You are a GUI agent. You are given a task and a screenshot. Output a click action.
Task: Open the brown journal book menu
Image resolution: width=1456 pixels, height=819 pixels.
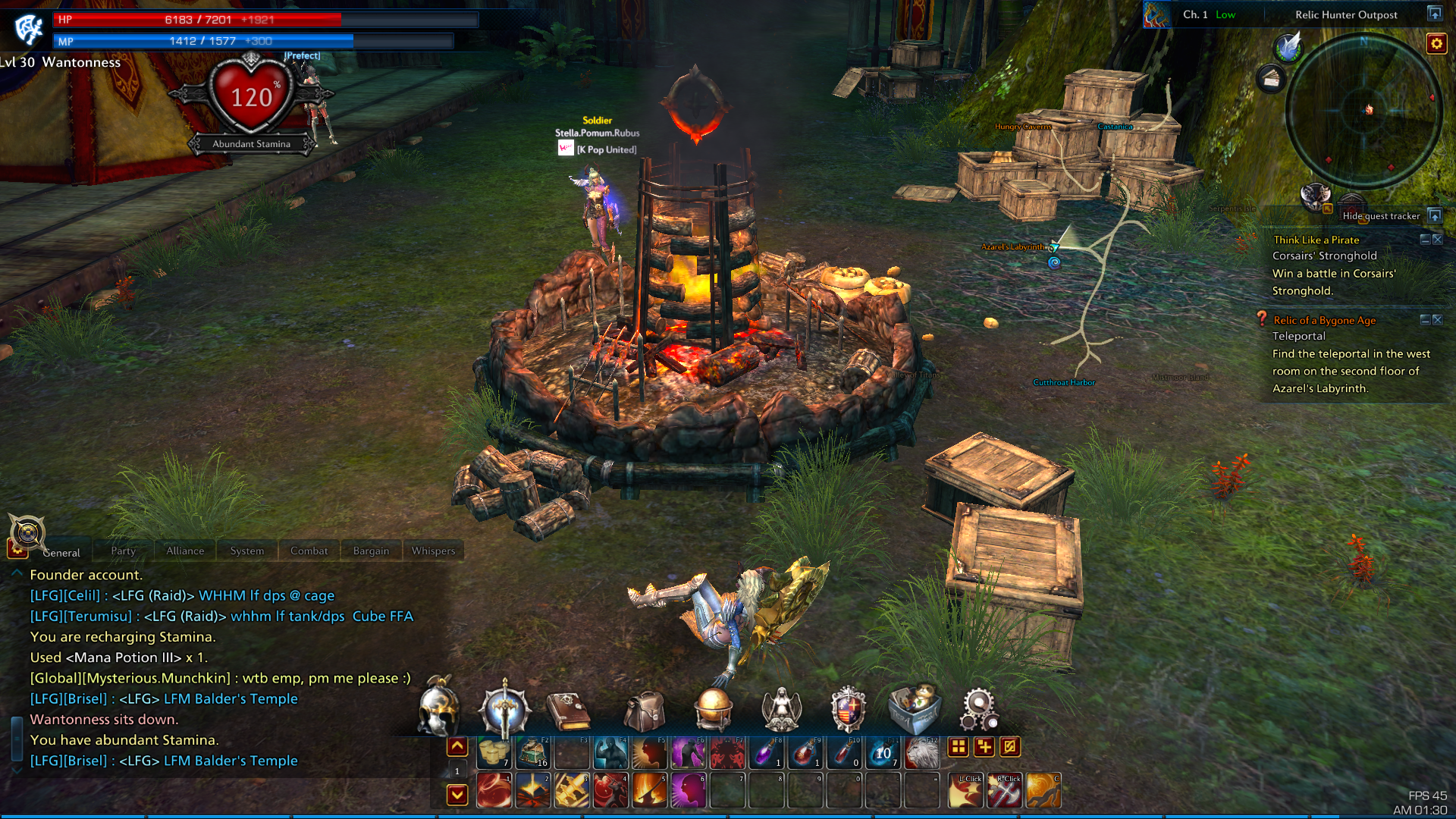[x=569, y=711]
